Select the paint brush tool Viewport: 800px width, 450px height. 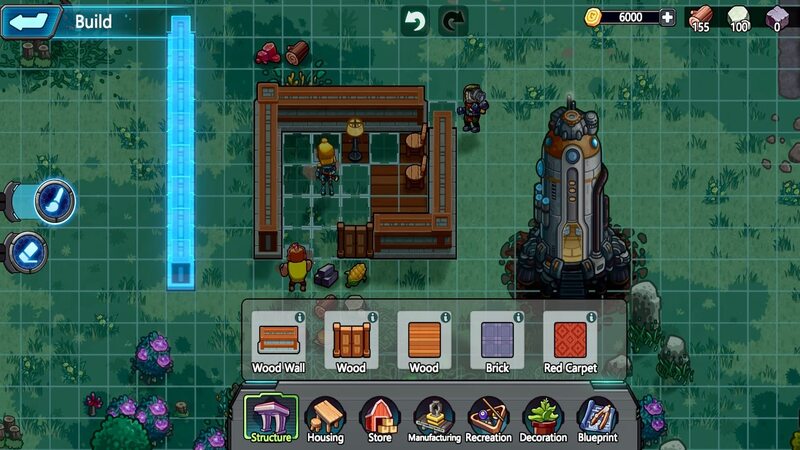pos(53,200)
